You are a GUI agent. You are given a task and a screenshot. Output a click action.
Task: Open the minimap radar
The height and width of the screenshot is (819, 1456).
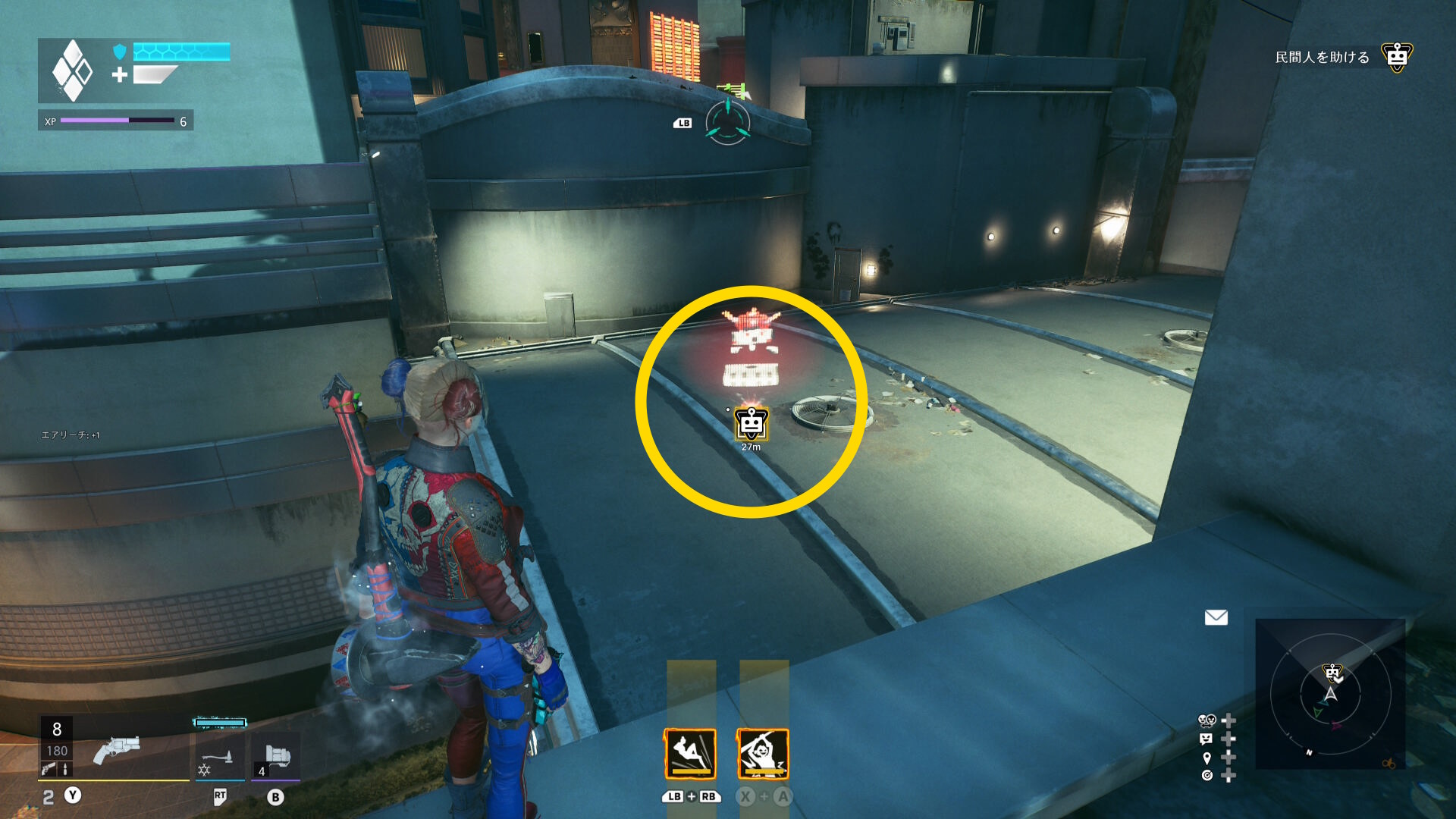pos(1330,694)
